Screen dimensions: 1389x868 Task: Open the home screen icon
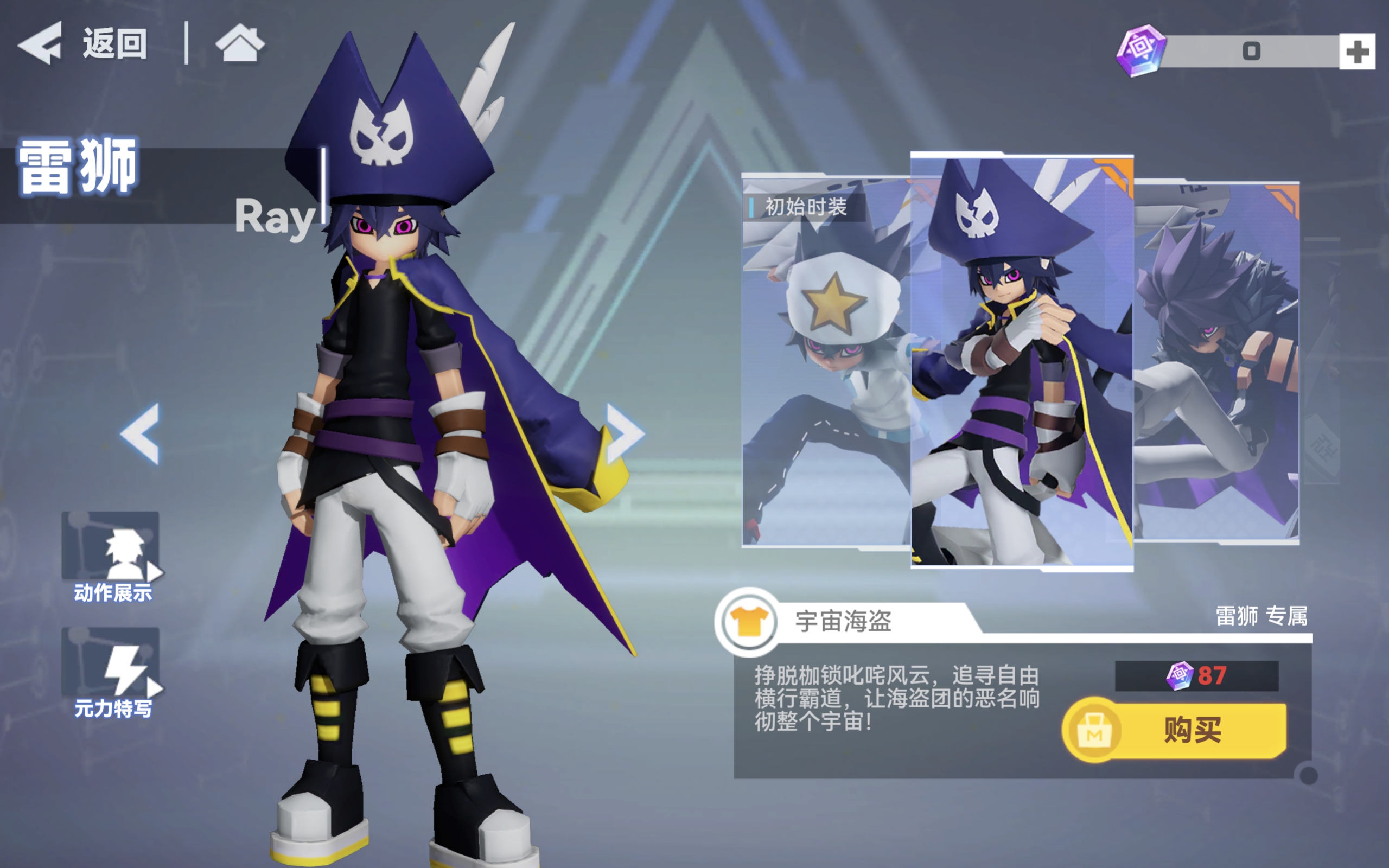click(240, 43)
